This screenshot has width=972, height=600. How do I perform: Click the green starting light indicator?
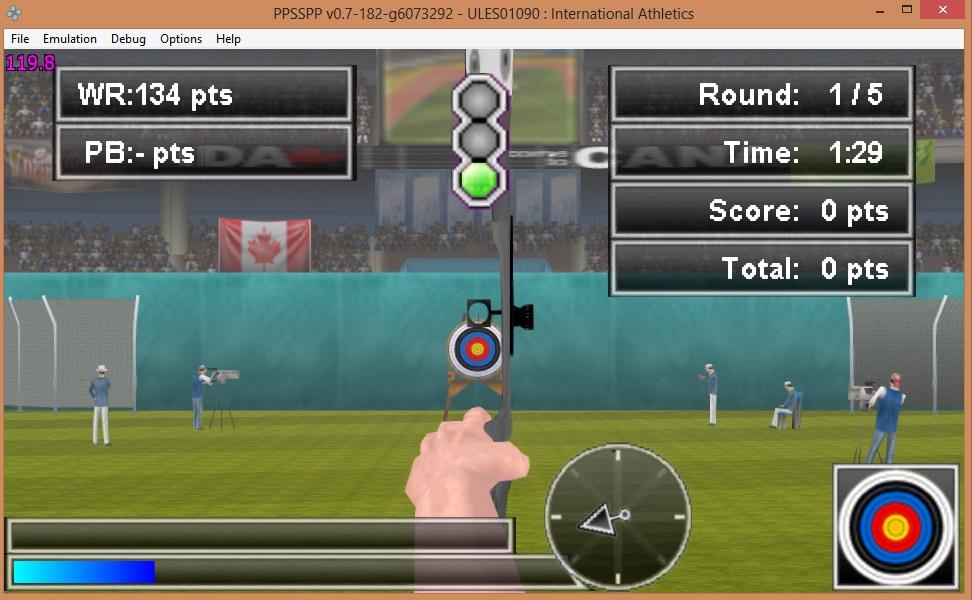click(x=479, y=179)
